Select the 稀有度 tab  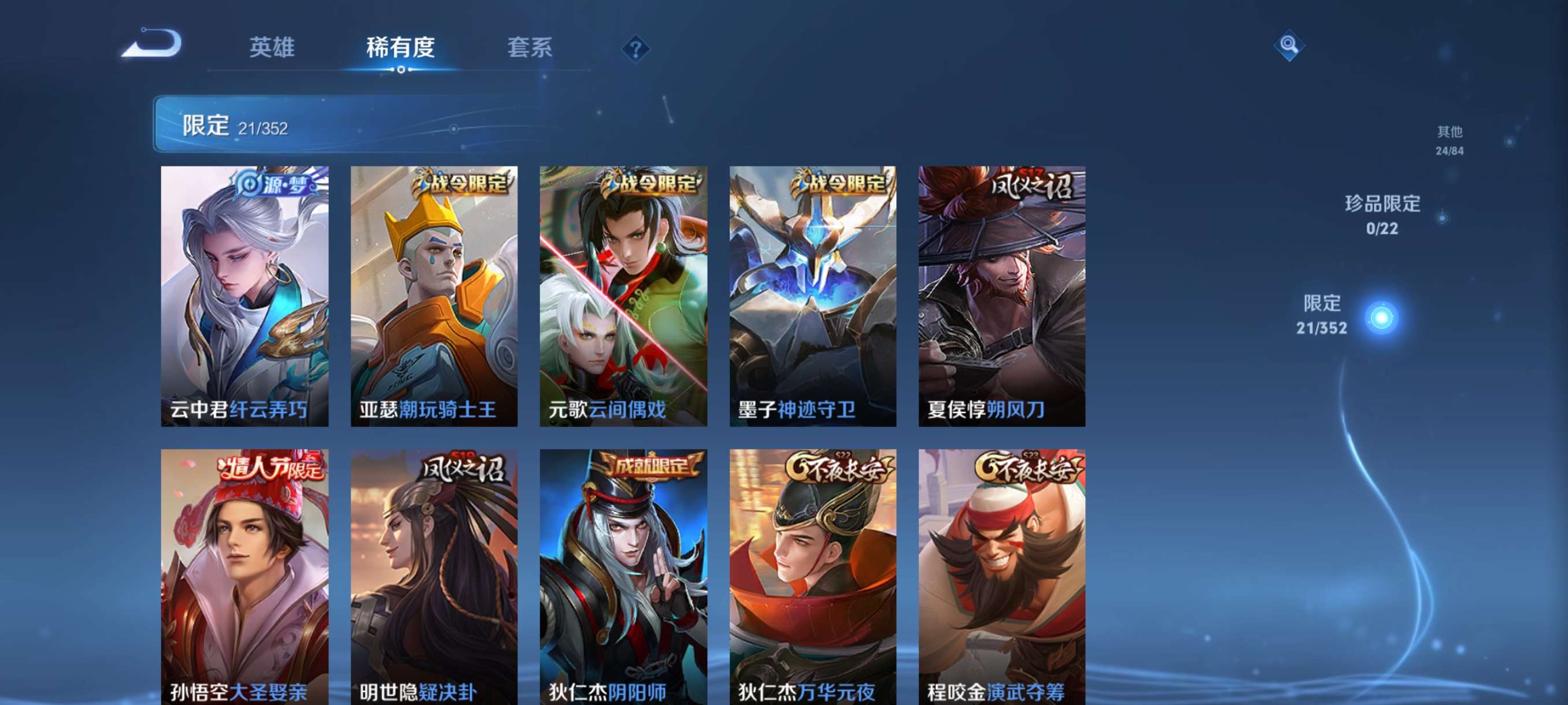401,49
